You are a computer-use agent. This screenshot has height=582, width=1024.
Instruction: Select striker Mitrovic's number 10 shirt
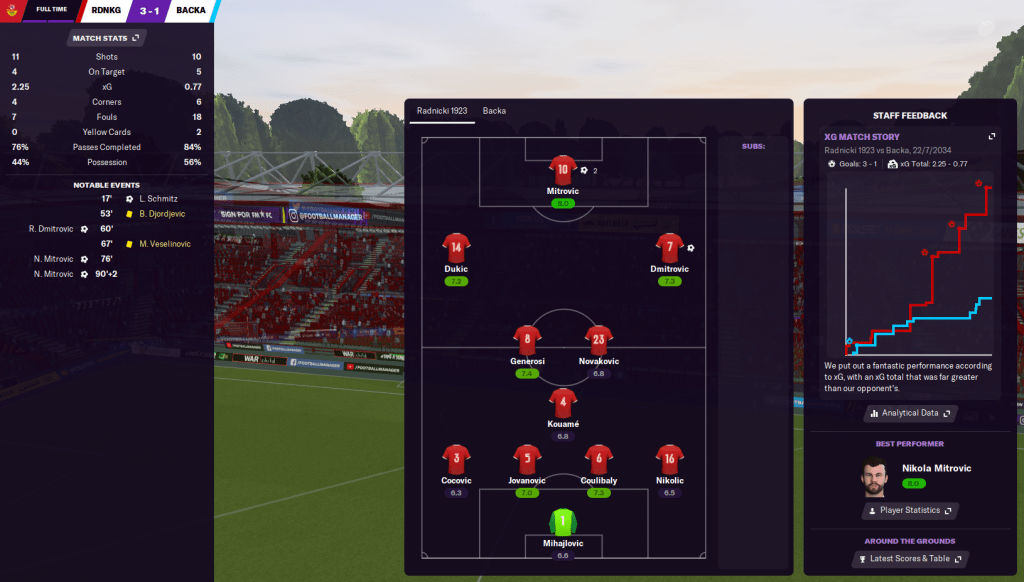563,170
